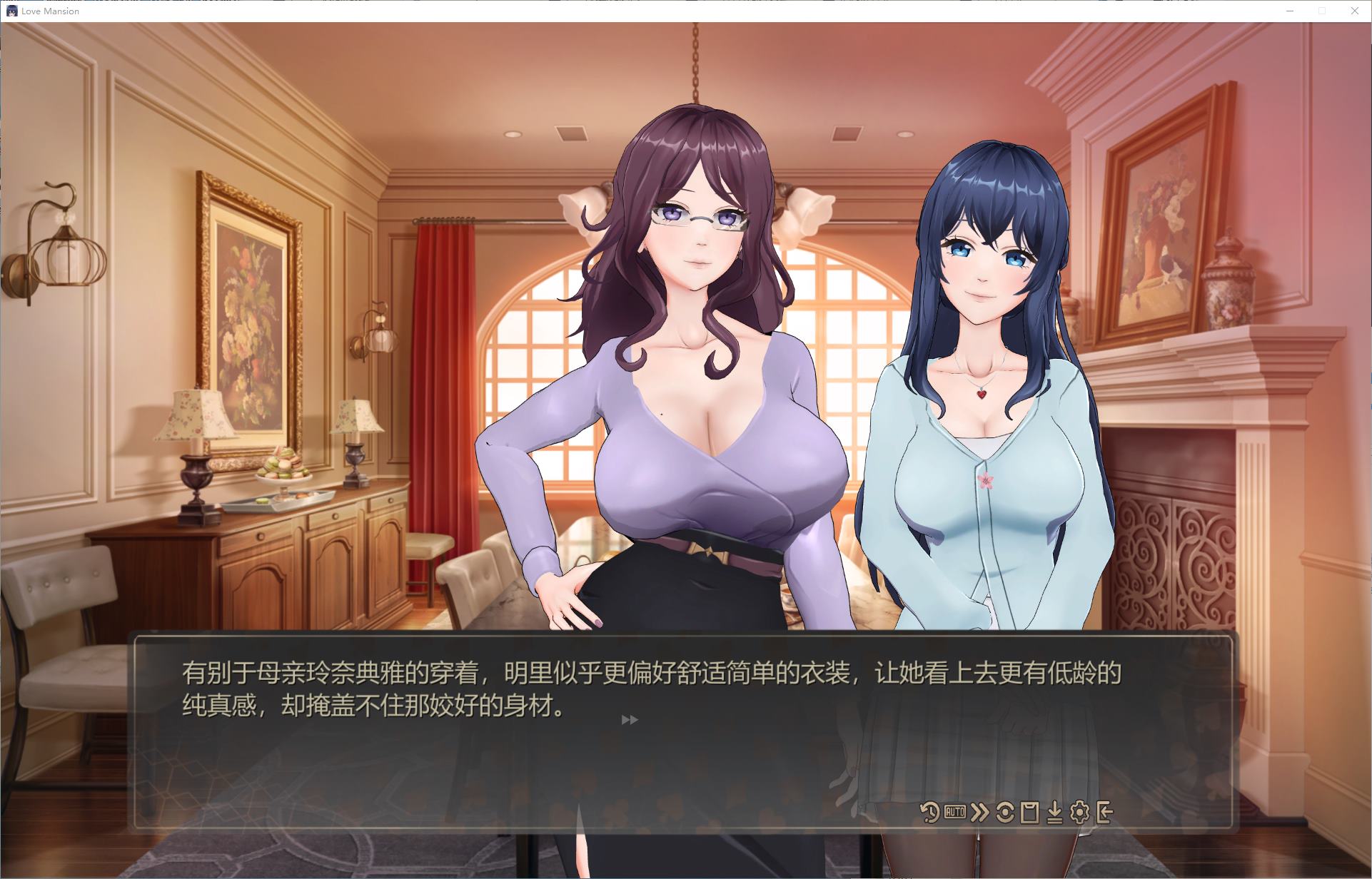This screenshot has height=879, width=1372.
Task: Select the Love Mansion window title text
Action: [50, 11]
